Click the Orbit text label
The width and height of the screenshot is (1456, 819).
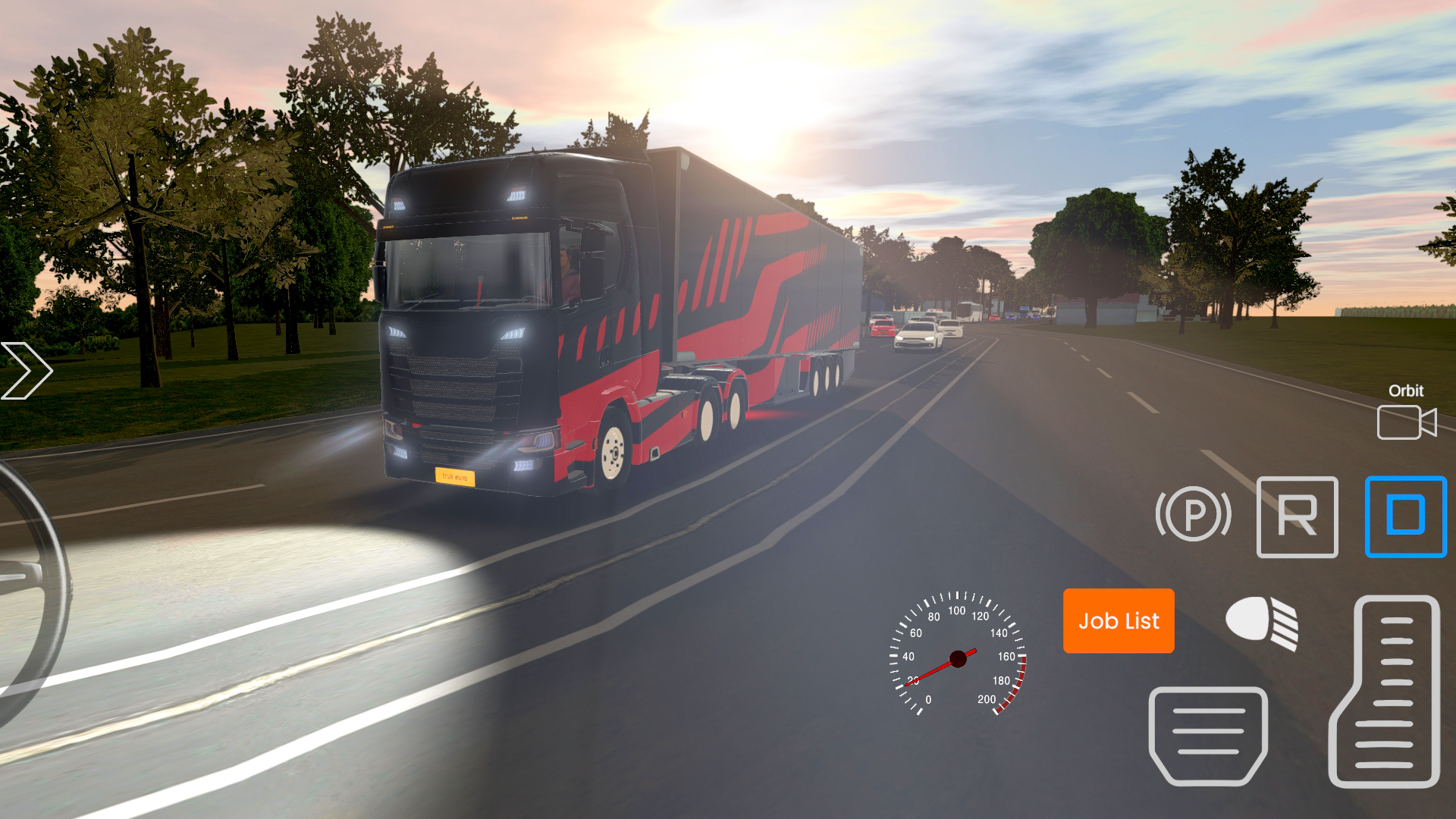(x=1407, y=391)
